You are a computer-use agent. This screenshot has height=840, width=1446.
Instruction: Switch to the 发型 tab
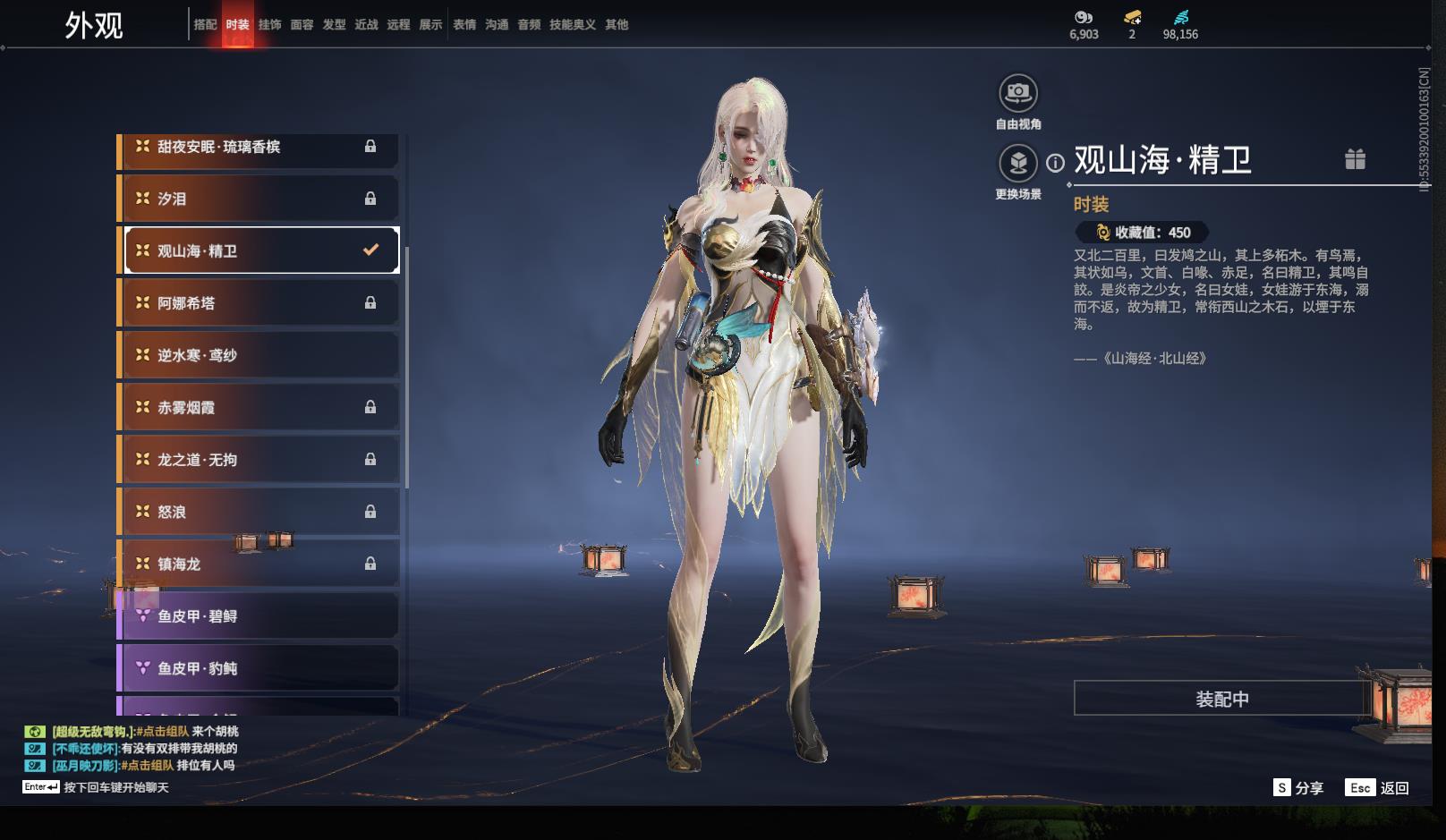click(334, 25)
